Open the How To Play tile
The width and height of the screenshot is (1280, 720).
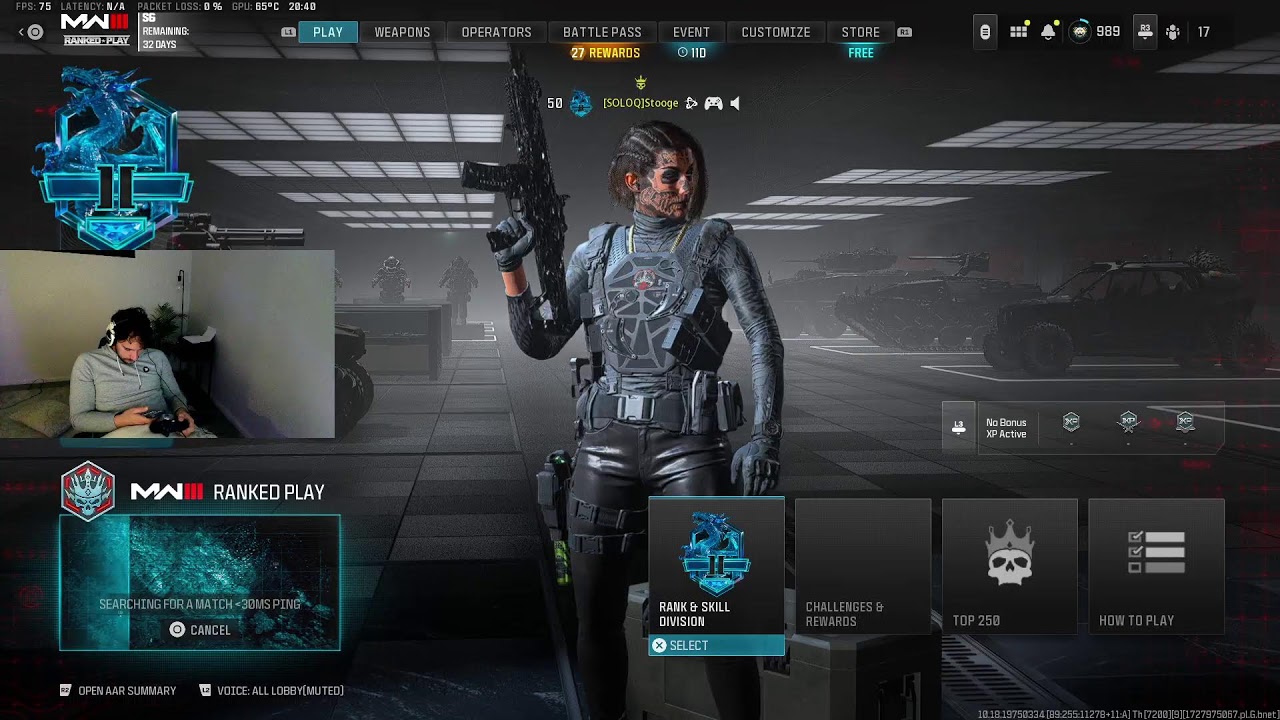pos(1156,566)
